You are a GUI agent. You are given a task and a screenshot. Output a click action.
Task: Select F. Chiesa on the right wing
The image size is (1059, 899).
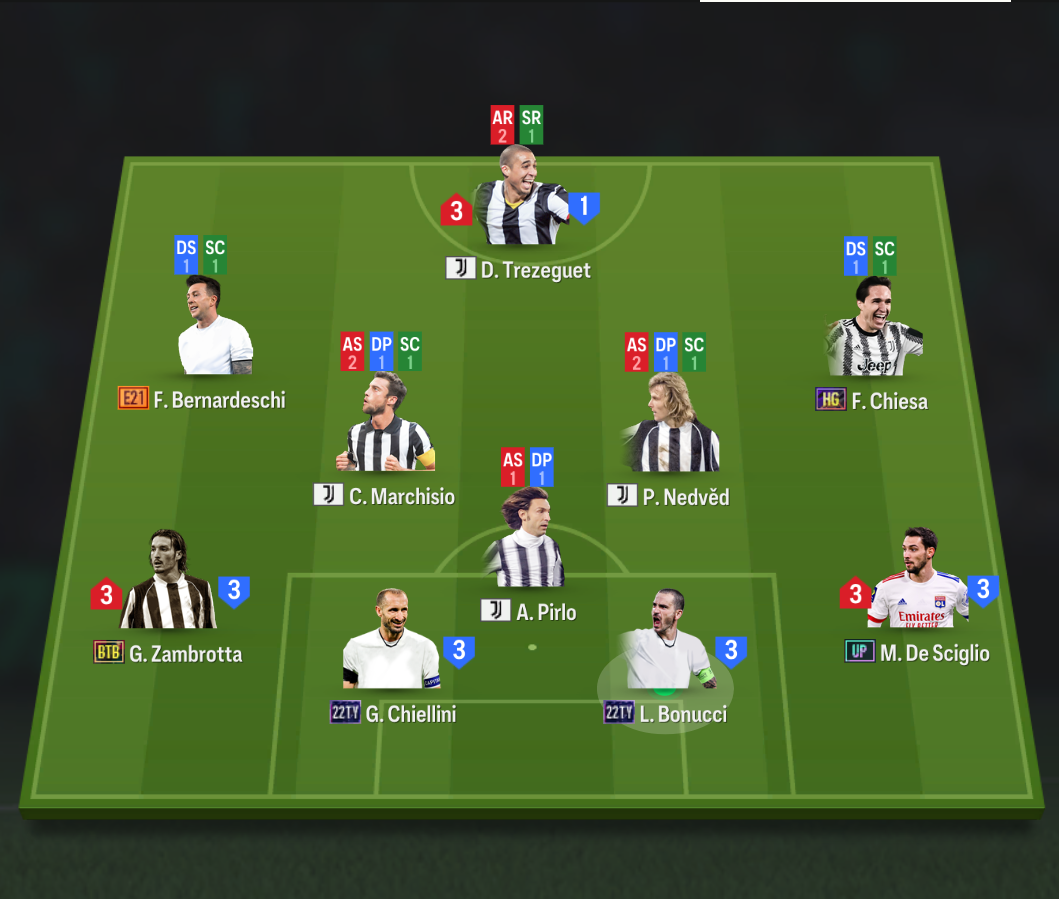click(875, 330)
